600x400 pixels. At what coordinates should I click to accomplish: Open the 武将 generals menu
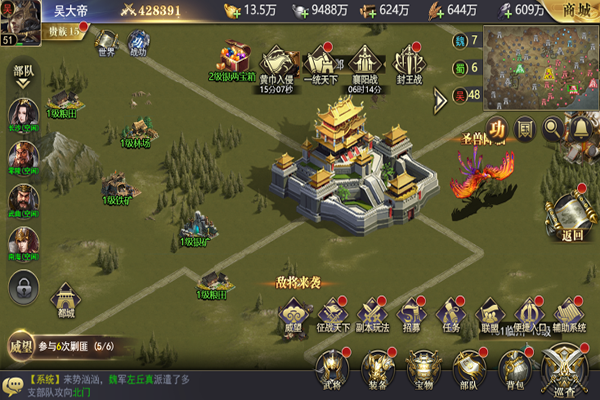[x=333, y=369]
